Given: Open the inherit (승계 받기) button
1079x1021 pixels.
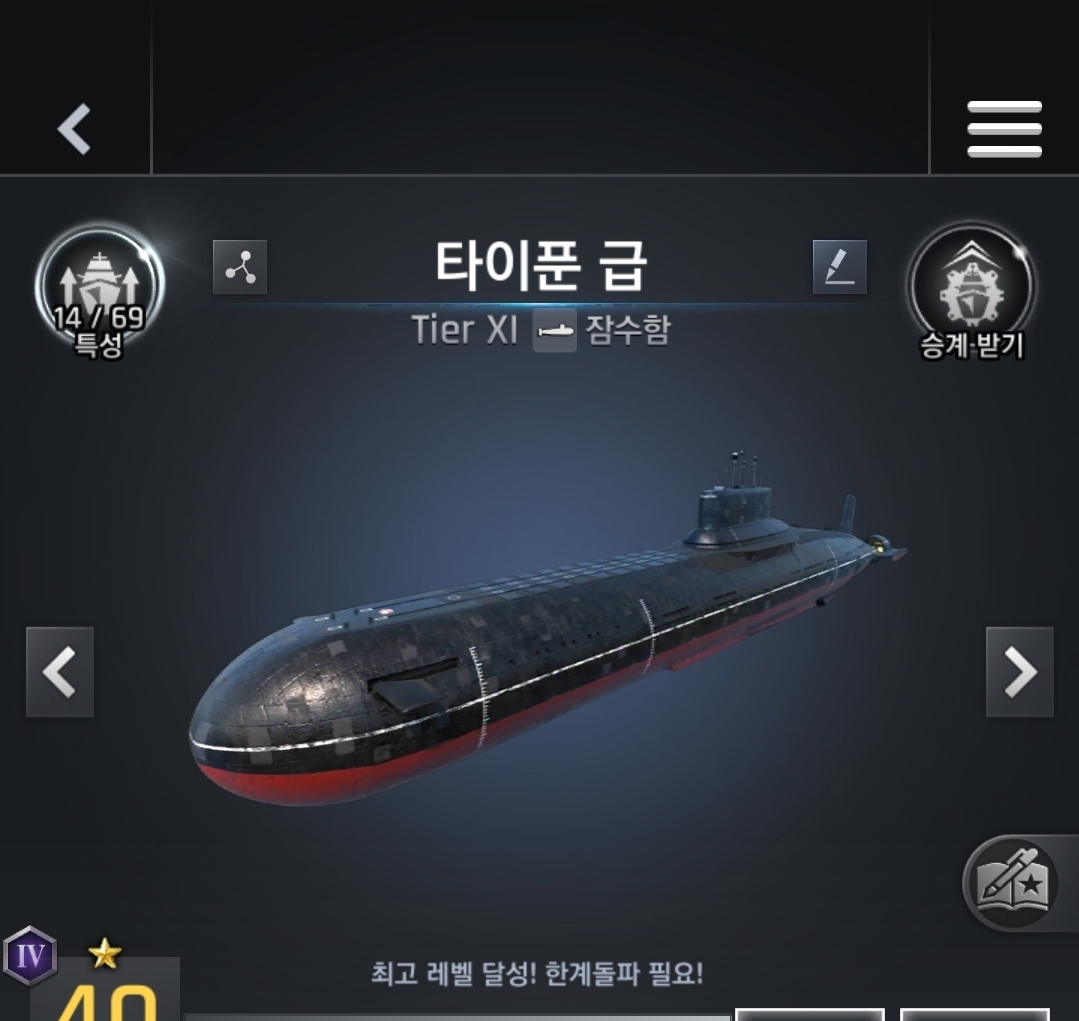Looking at the screenshot, I should 972,290.
